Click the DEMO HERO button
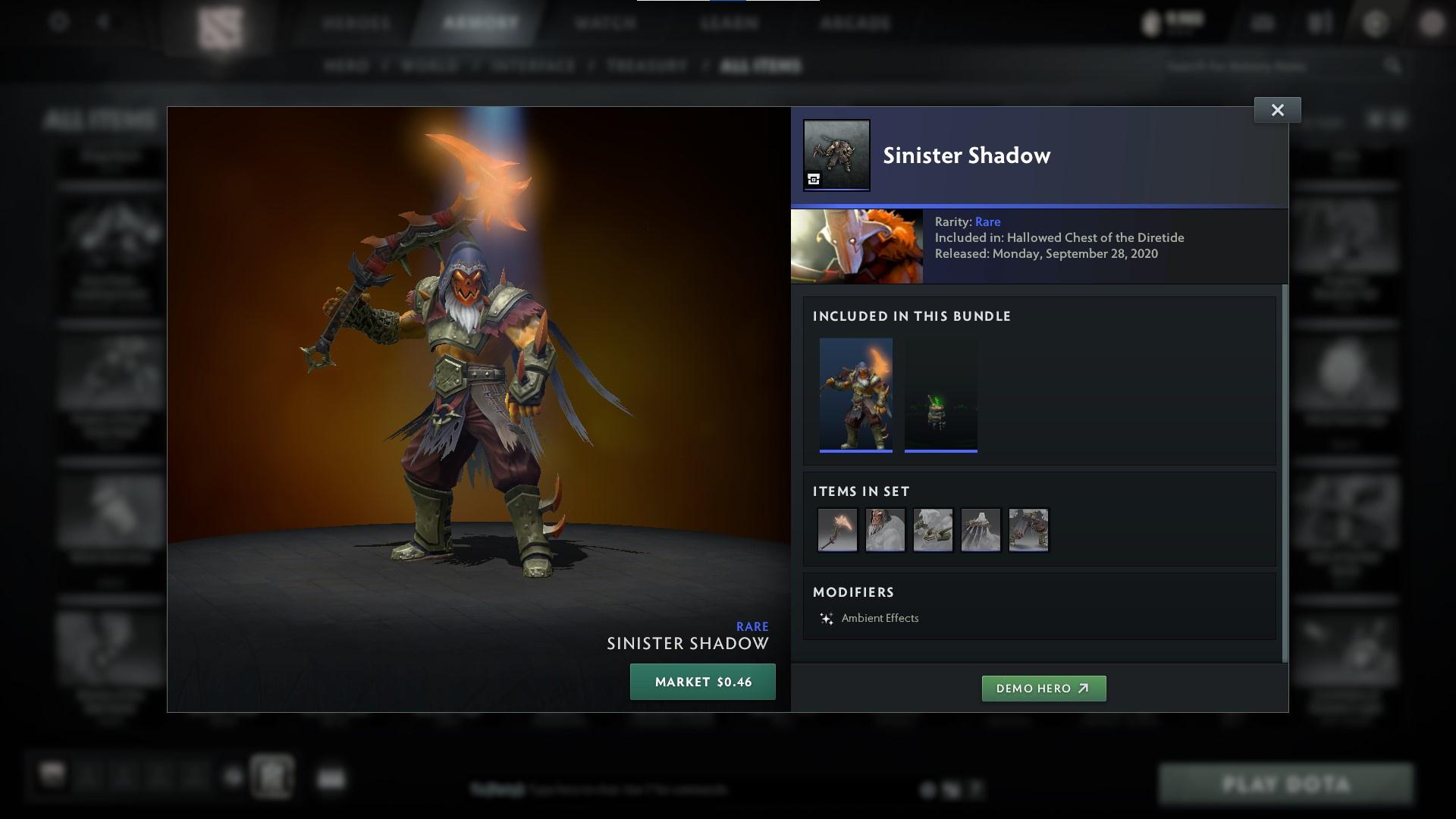1456x819 pixels. (1043, 689)
